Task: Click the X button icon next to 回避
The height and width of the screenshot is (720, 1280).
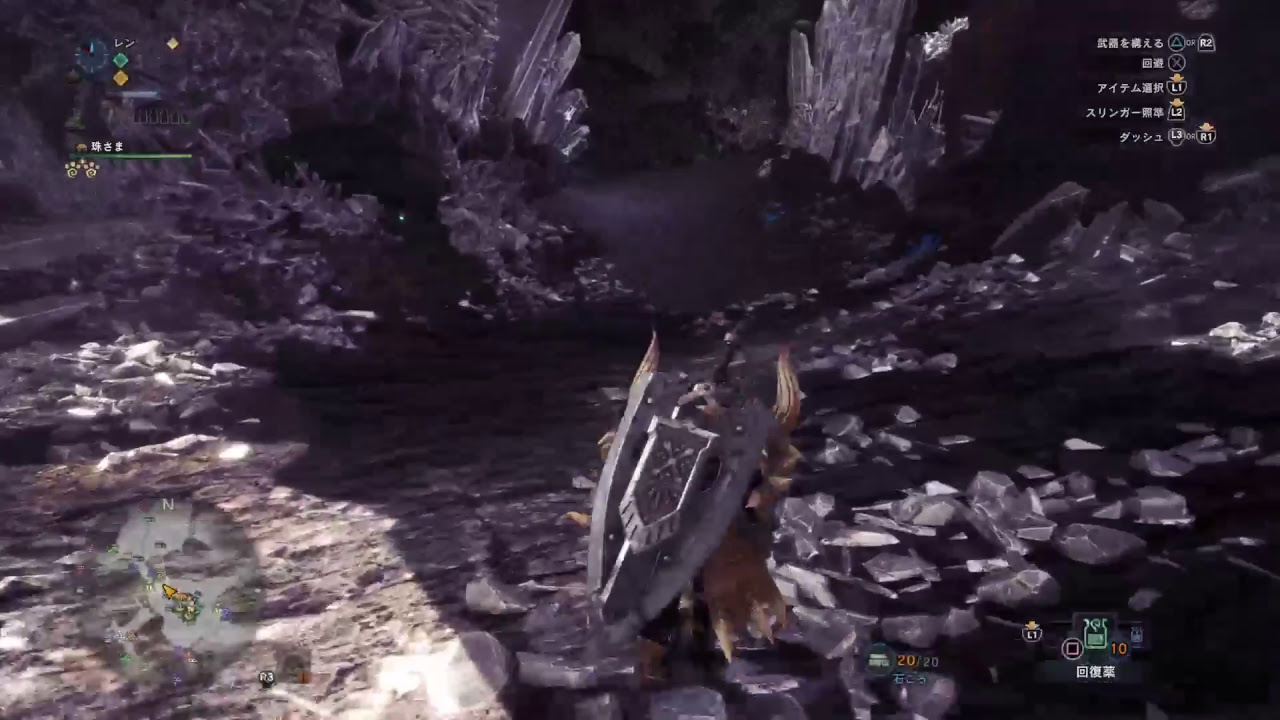Action: [1179, 63]
